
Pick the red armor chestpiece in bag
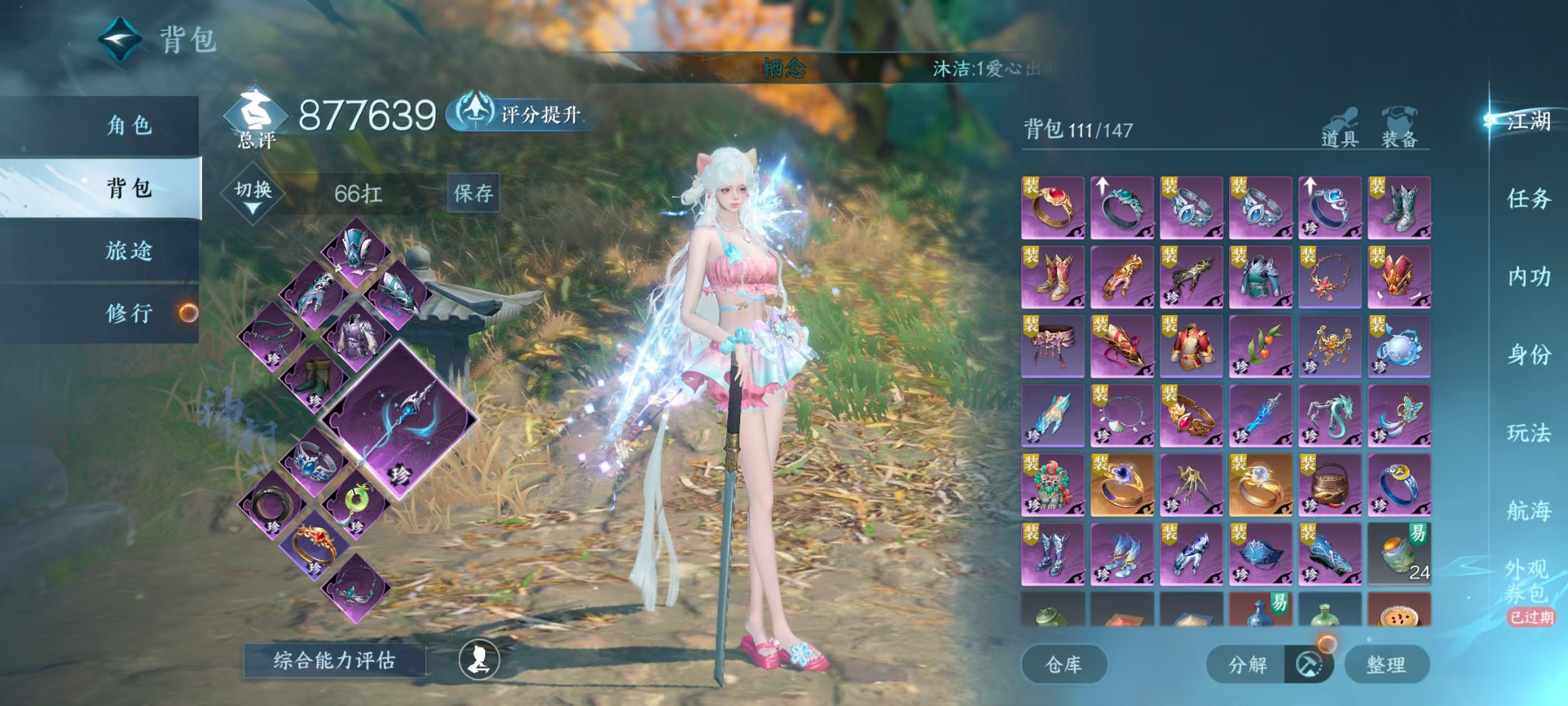1191,346
